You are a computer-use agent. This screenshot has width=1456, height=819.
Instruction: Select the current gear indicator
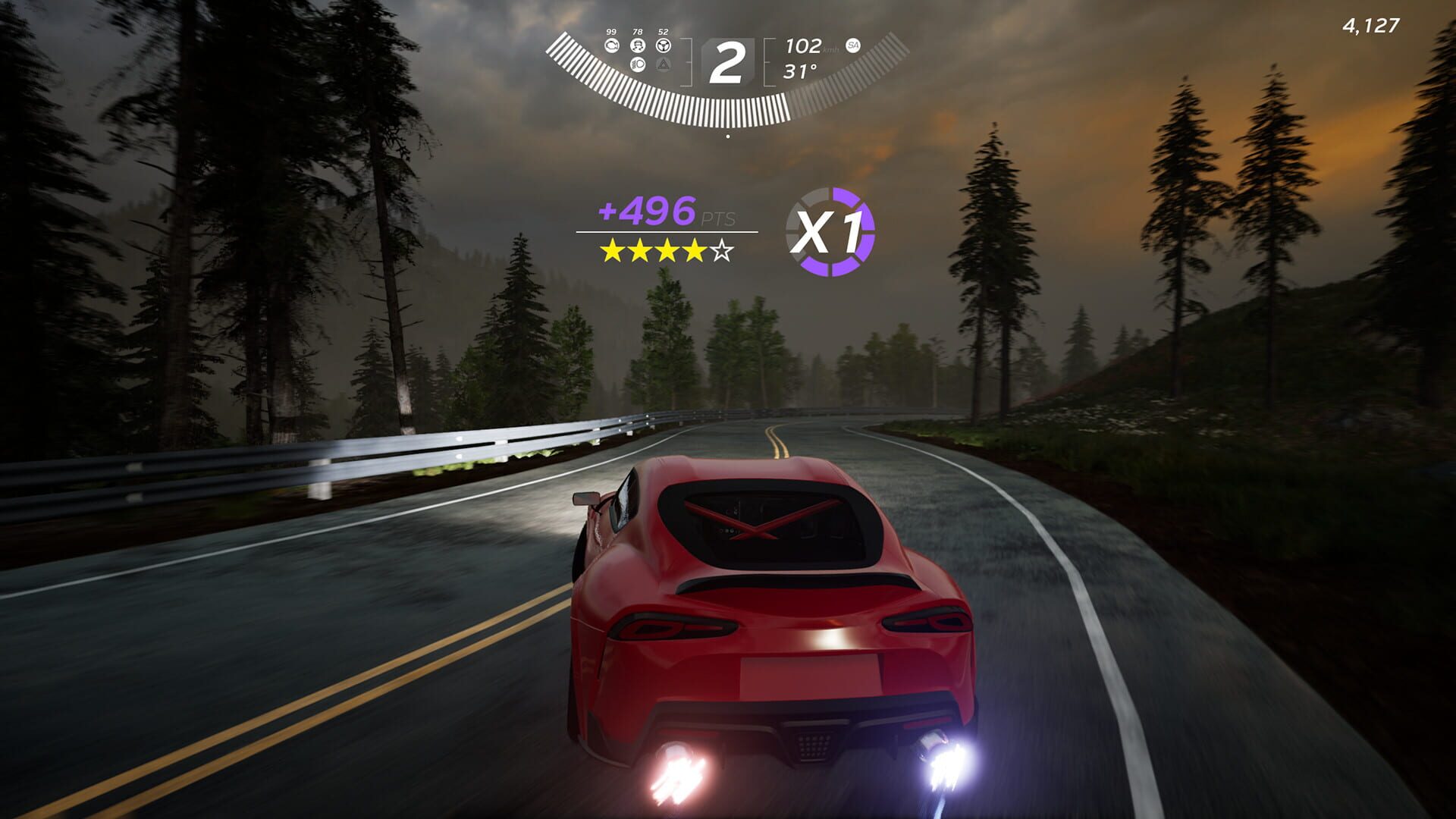[x=726, y=62]
